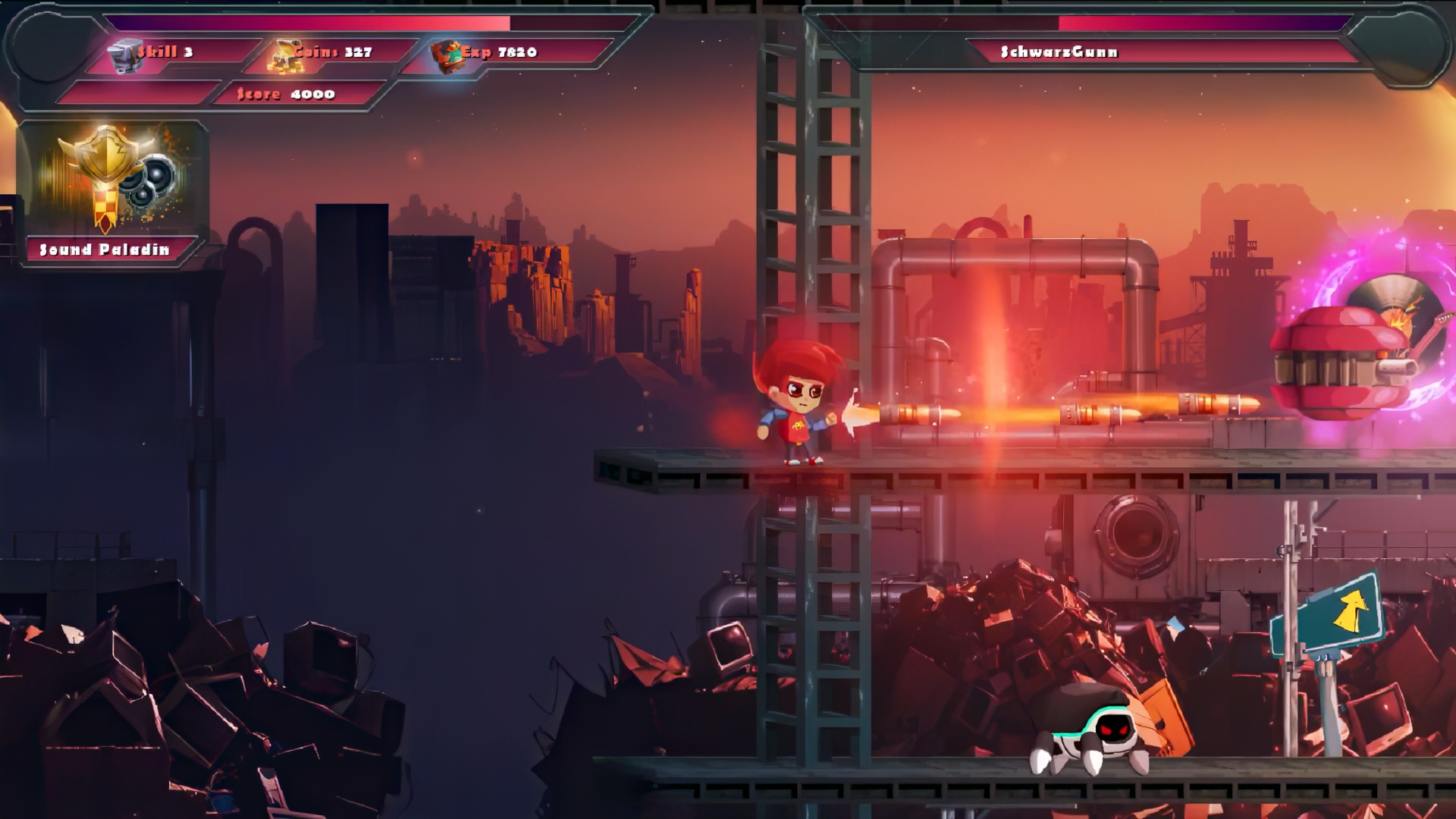Viewport: 1456px width, 819px height.
Task: Select the Sound Paladin class emblem
Action: pos(112,179)
